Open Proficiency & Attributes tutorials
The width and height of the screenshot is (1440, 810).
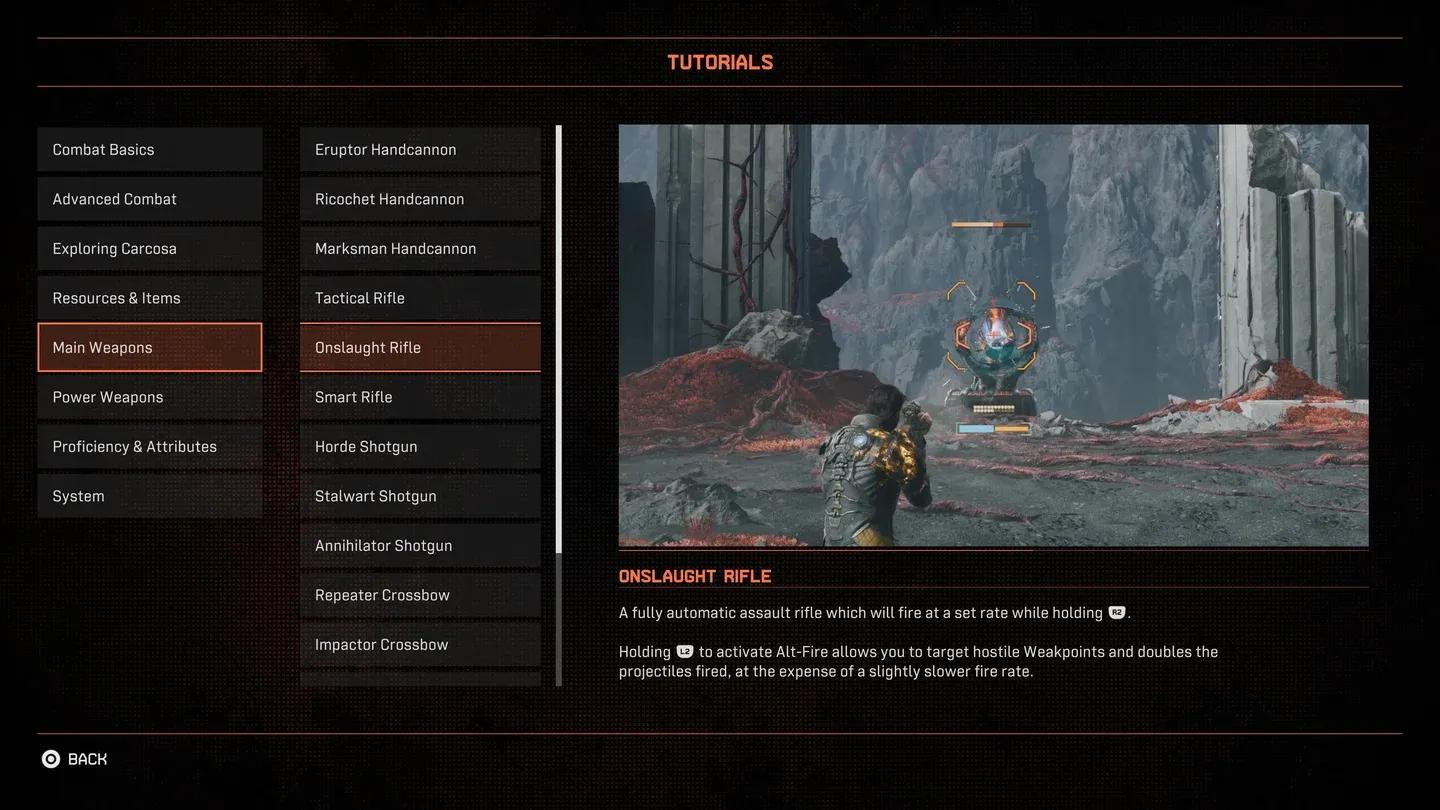149,445
